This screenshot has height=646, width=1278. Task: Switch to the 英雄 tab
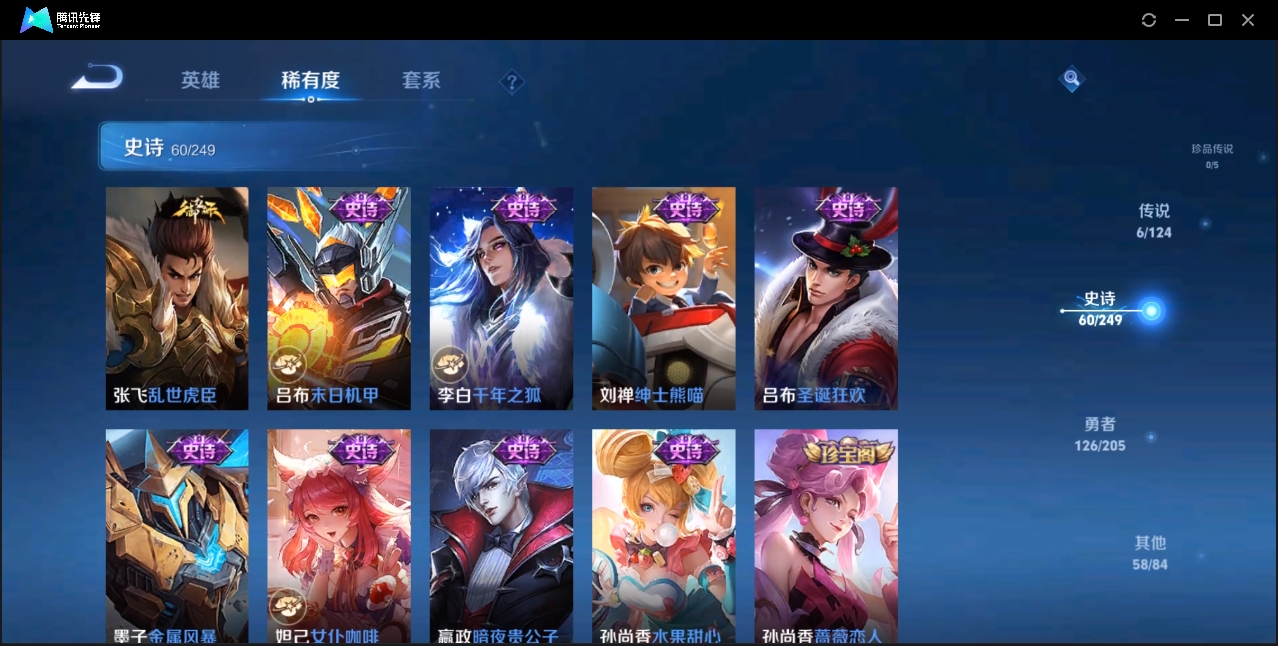pos(200,80)
